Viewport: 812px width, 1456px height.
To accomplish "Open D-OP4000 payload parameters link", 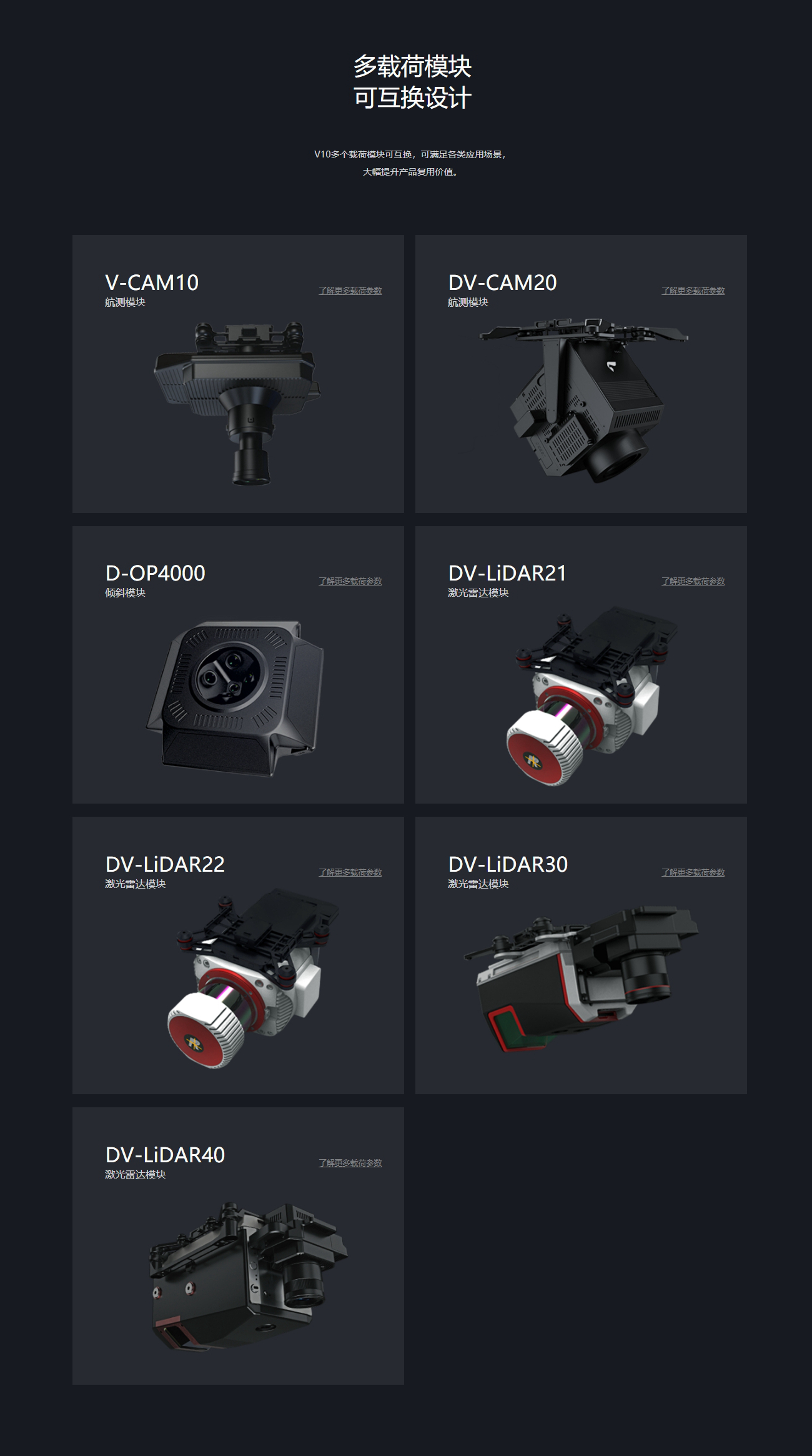I will point(350,581).
